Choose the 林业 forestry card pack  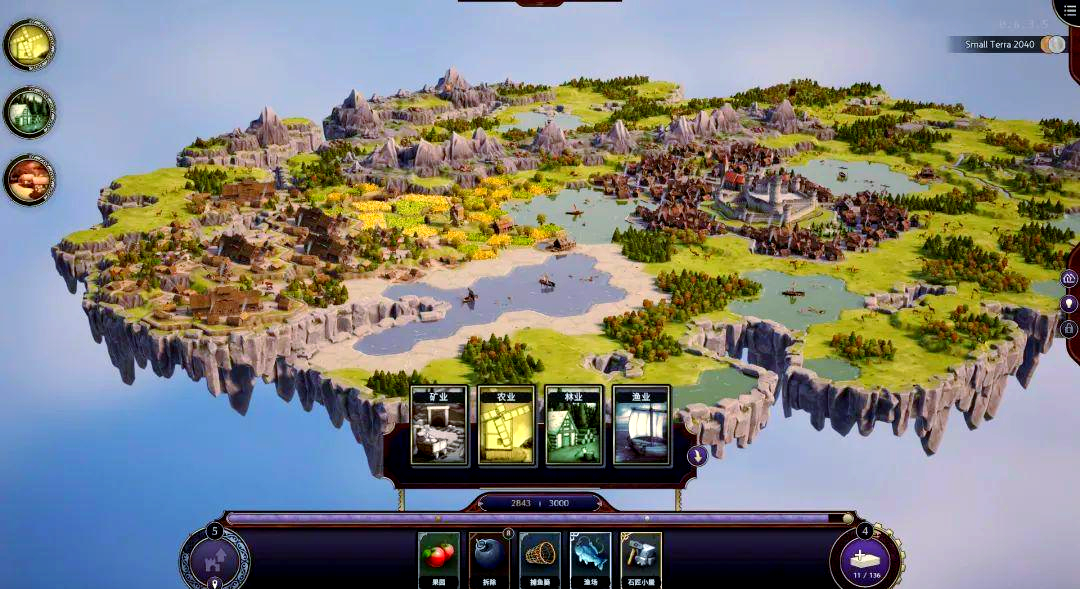coord(574,427)
